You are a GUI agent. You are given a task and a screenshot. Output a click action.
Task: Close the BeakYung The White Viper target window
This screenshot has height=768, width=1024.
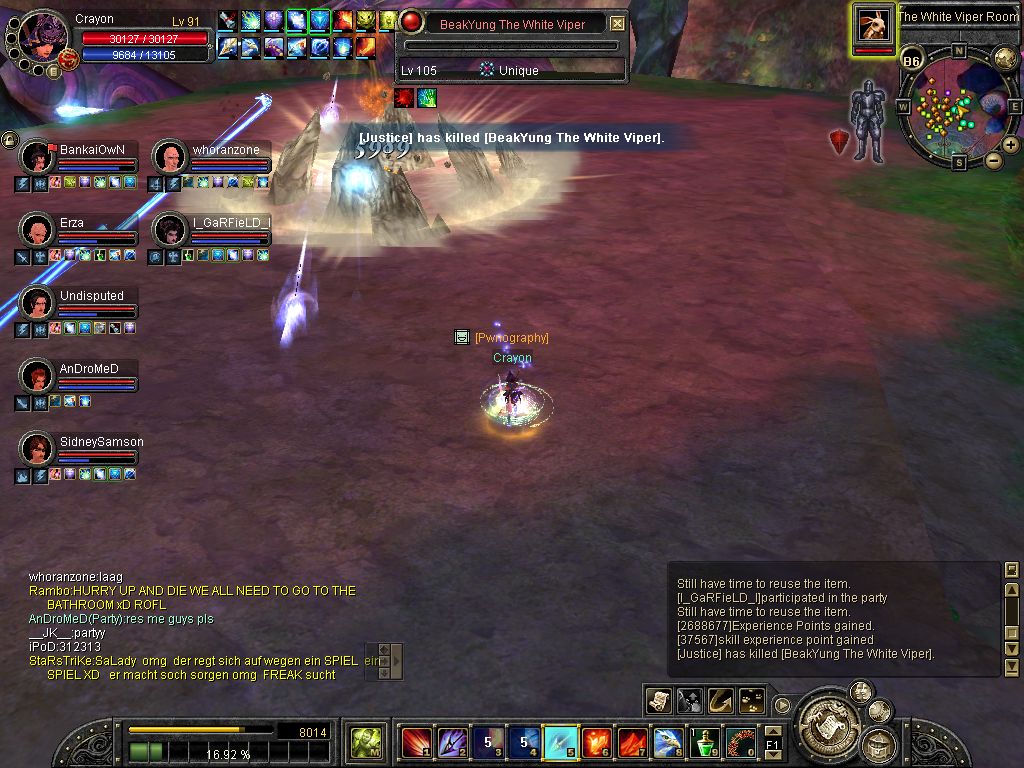click(618, 23)
